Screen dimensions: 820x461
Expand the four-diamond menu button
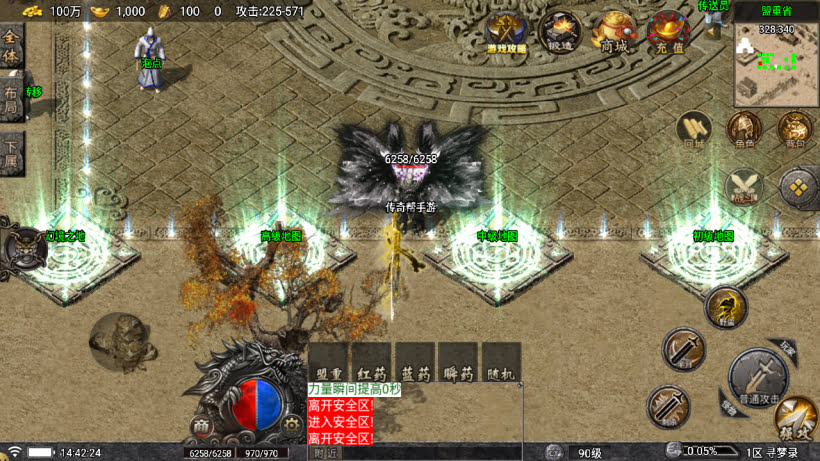799,186
